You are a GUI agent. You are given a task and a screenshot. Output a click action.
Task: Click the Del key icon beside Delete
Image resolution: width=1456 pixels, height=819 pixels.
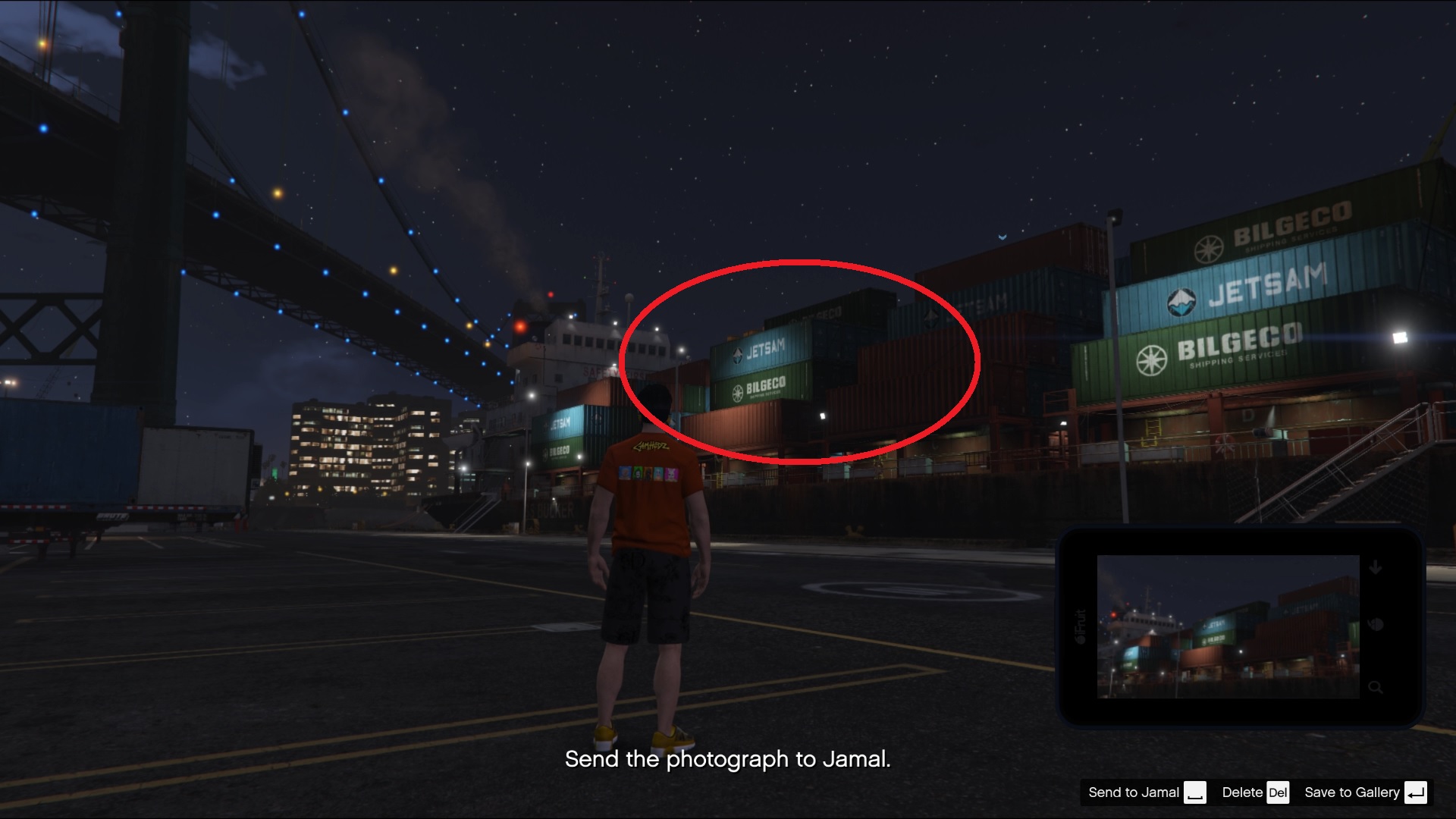coord(1277,792)
